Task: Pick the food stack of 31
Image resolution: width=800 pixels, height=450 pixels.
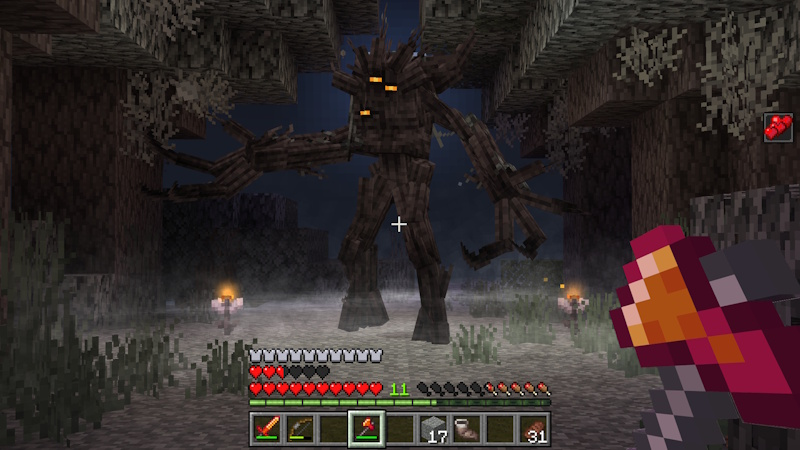Action: (535, 429)
